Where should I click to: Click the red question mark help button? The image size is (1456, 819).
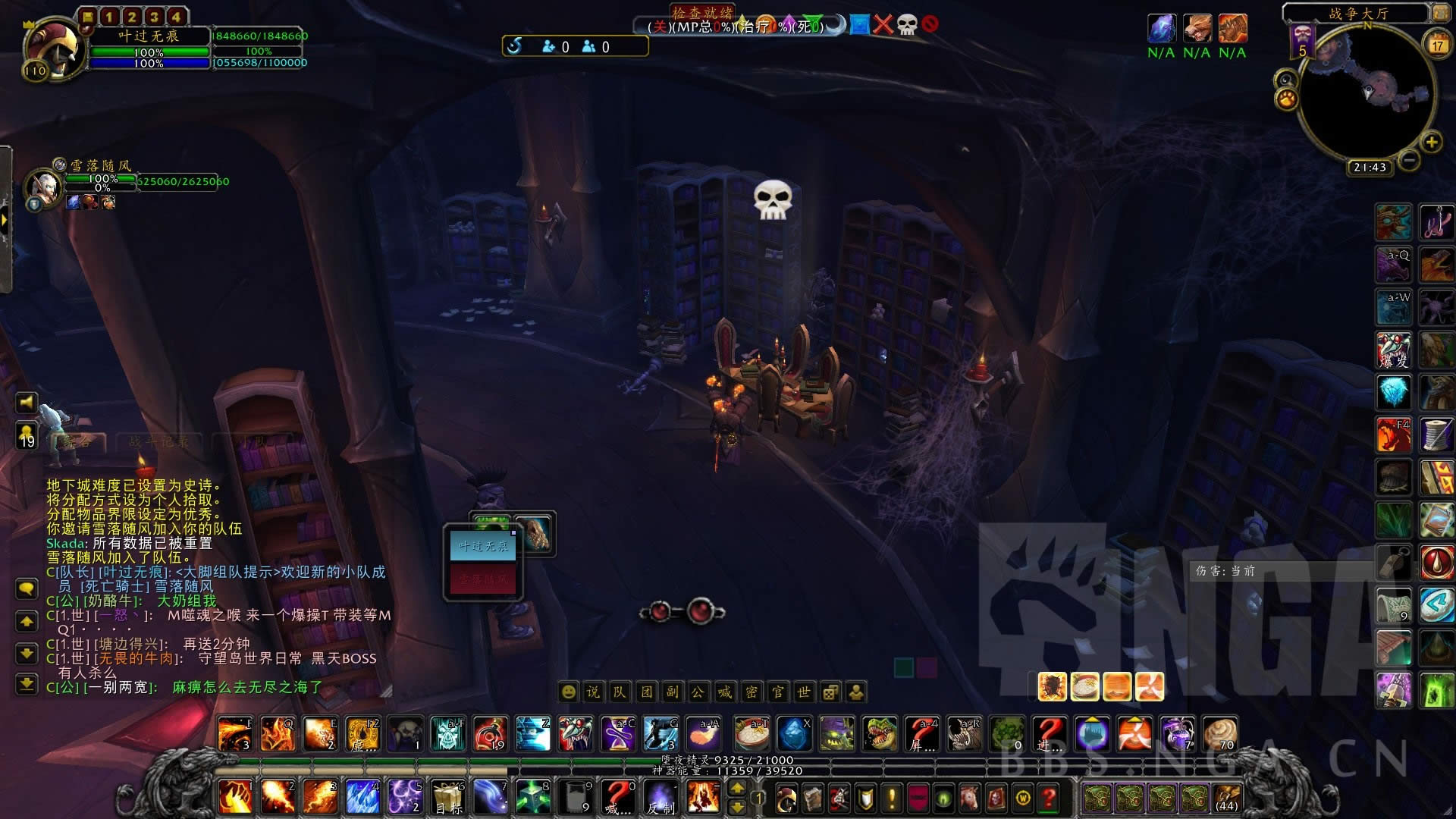1049,797
